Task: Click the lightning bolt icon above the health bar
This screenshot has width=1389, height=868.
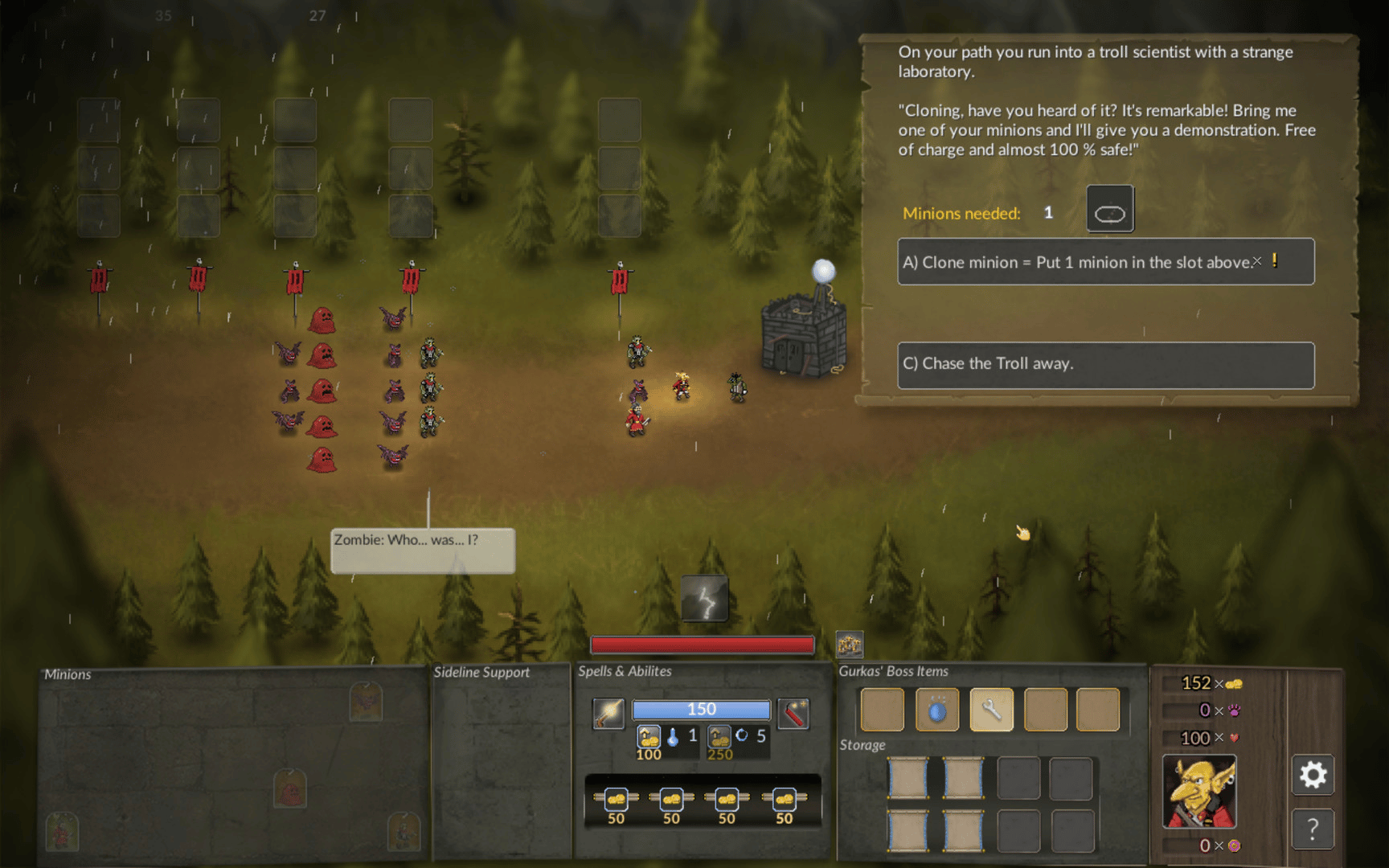Action: pos(705,599)
